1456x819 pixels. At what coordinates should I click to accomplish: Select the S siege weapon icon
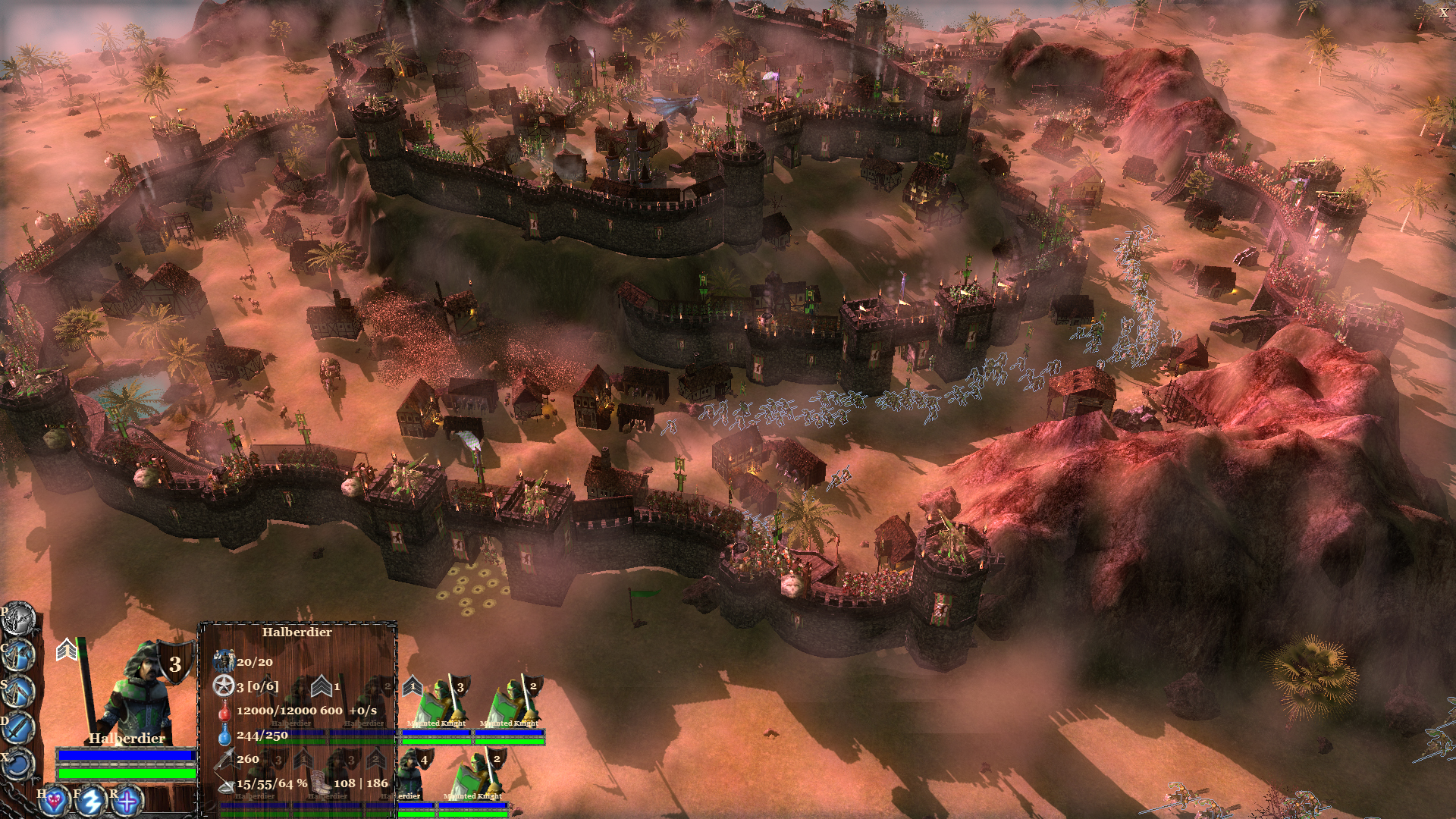[18, 691]
